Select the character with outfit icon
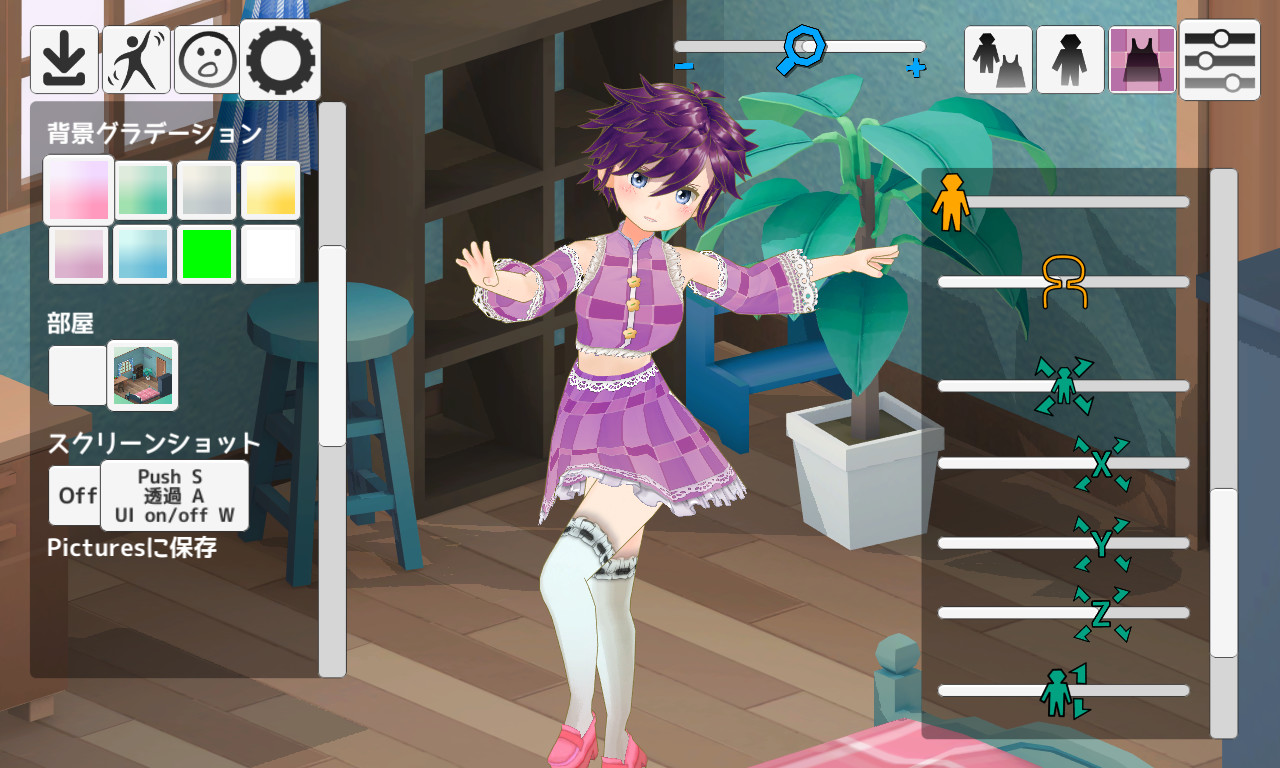The width and height of the screenshot is (1280, 768). pos(997,60)
